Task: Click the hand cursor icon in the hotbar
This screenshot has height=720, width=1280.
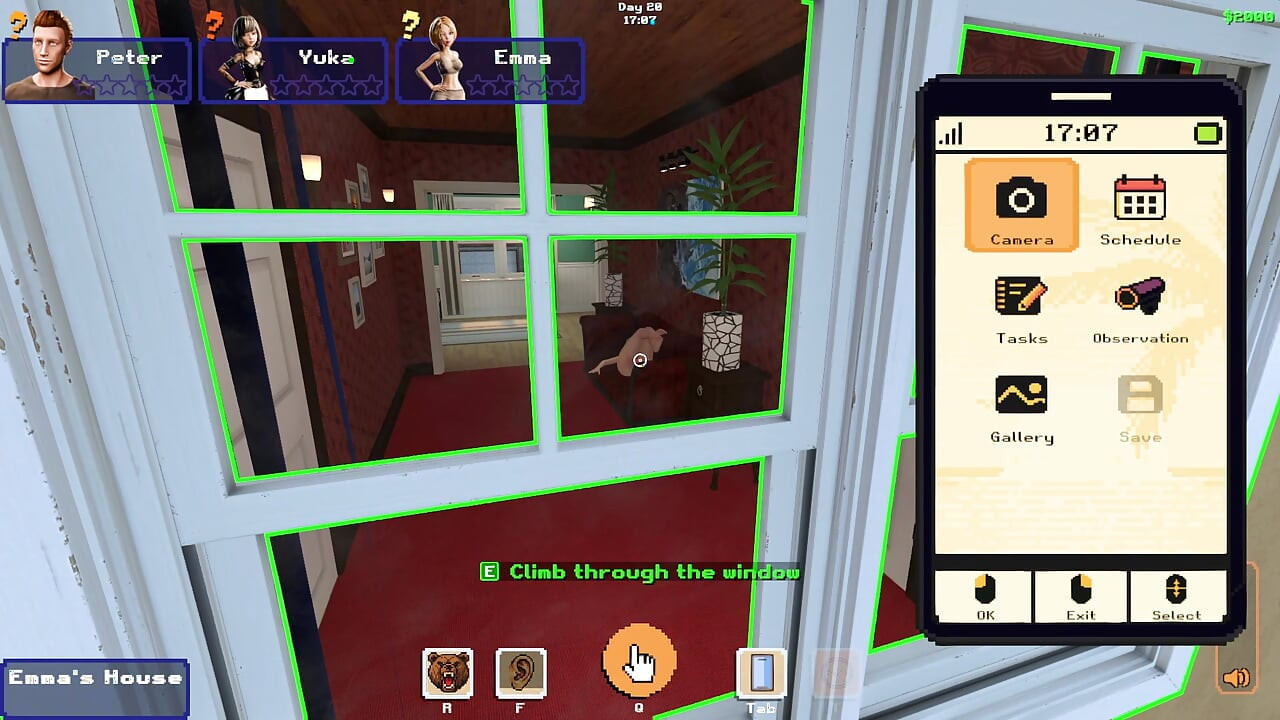Action: (x=640, y=660)
